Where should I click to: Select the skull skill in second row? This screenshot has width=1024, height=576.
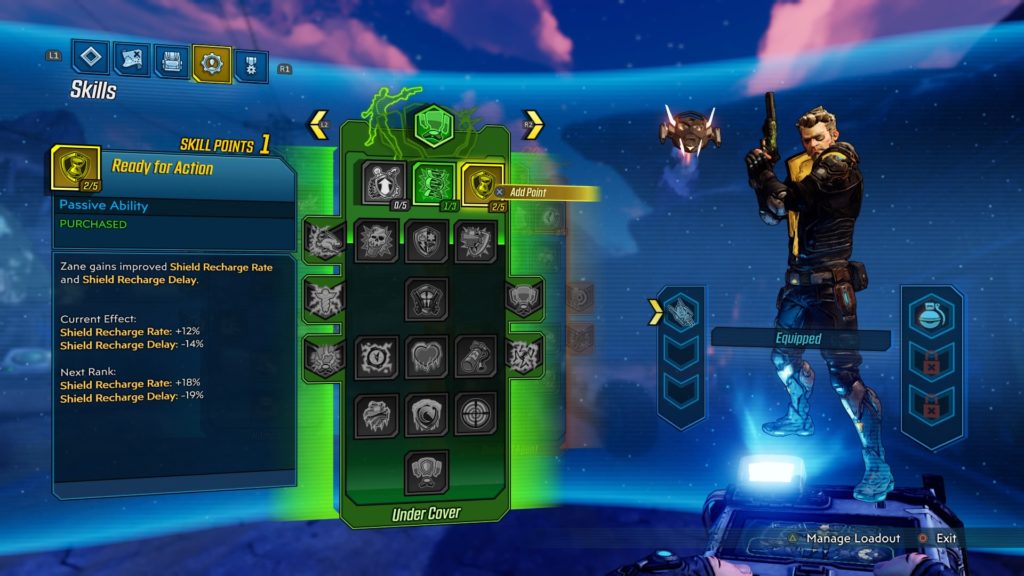pos(376,241)
